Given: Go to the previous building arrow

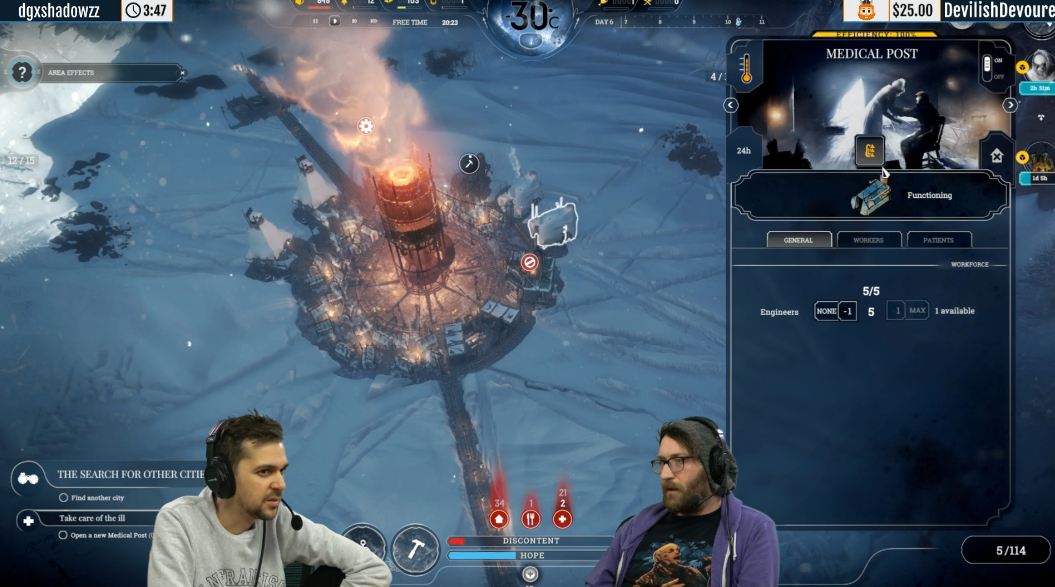Looking at the screenshot, I should [731, 105].
